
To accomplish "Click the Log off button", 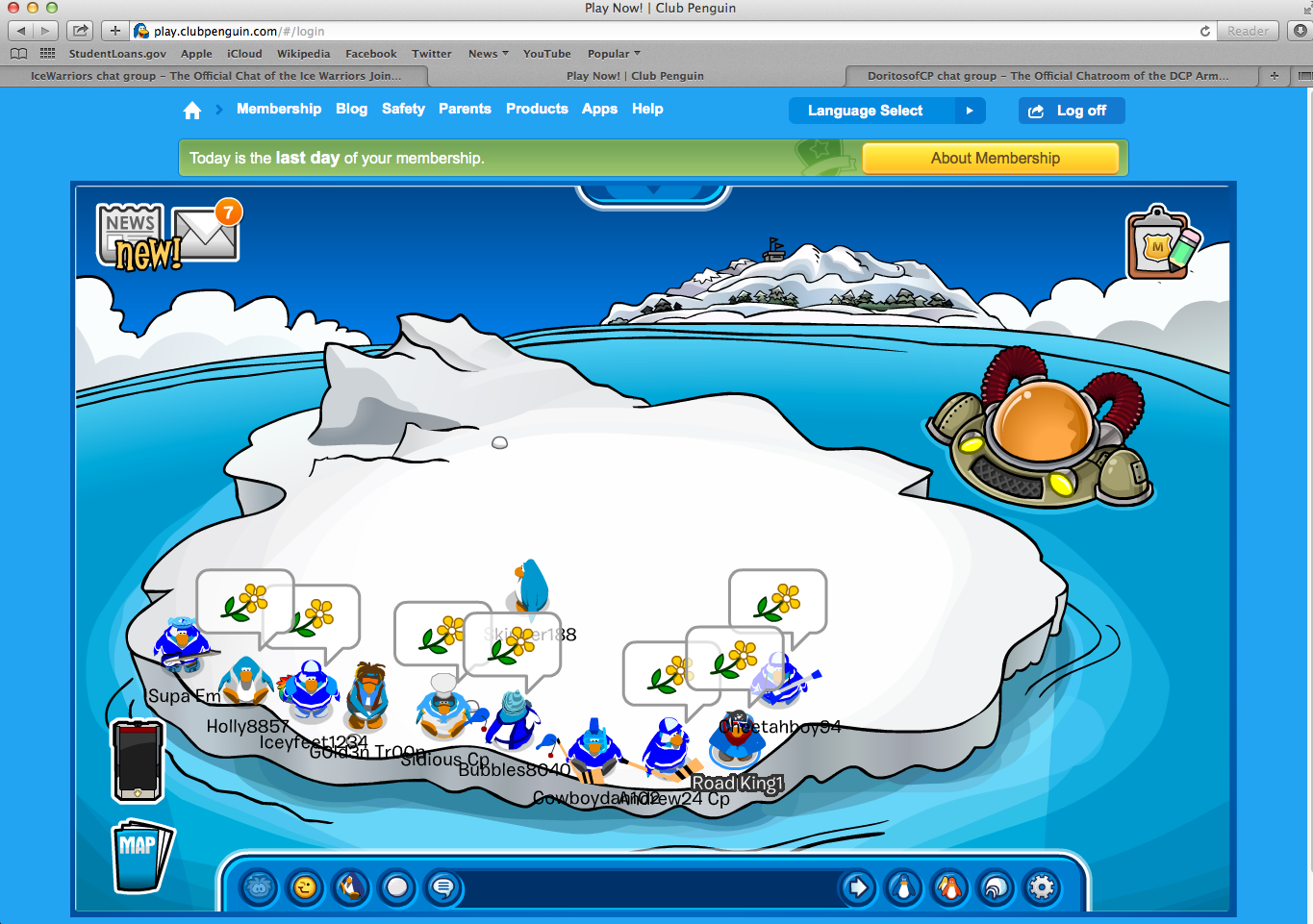I will point(1071,111).
